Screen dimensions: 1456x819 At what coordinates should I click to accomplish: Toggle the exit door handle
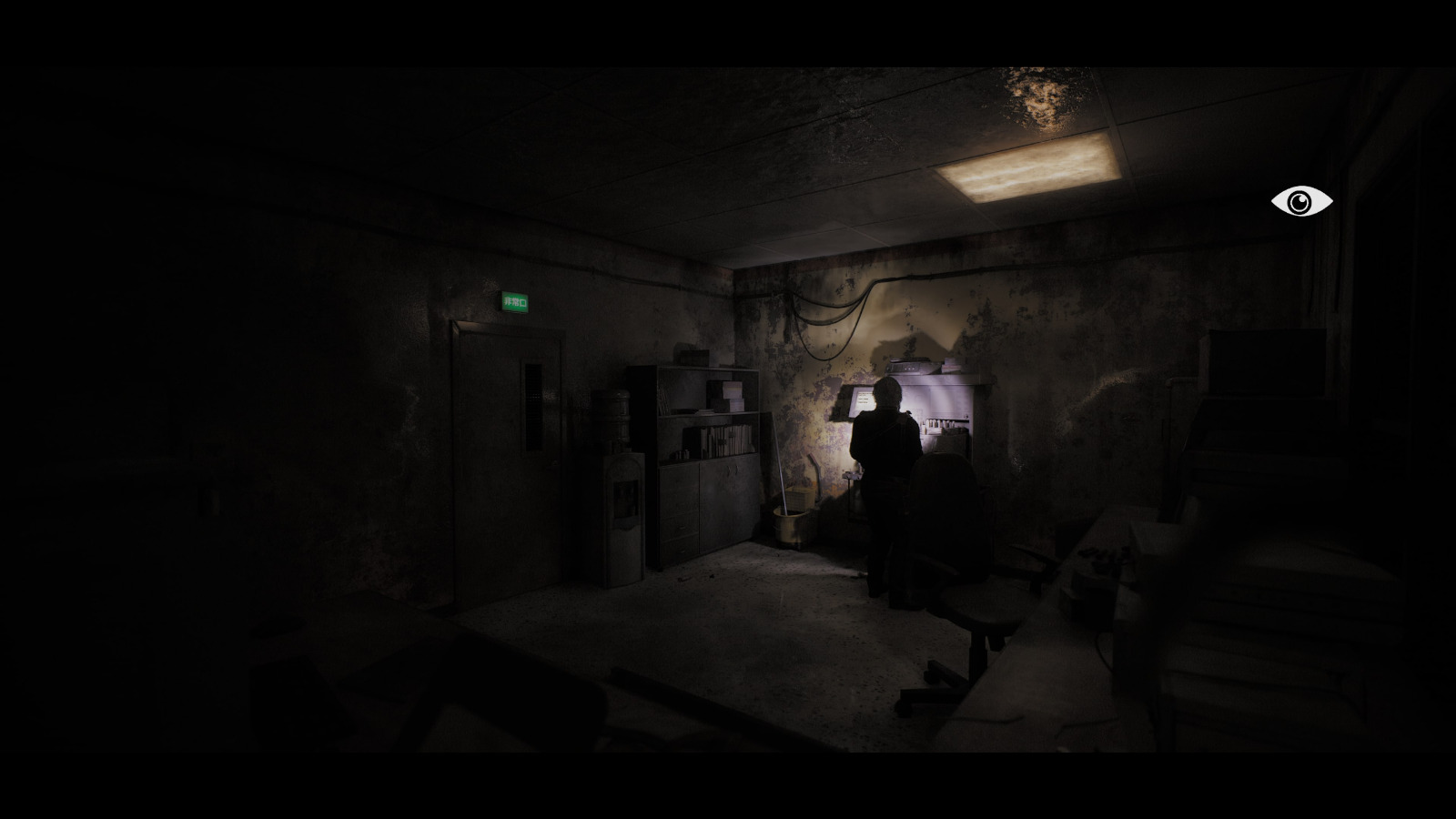(554, 463)
